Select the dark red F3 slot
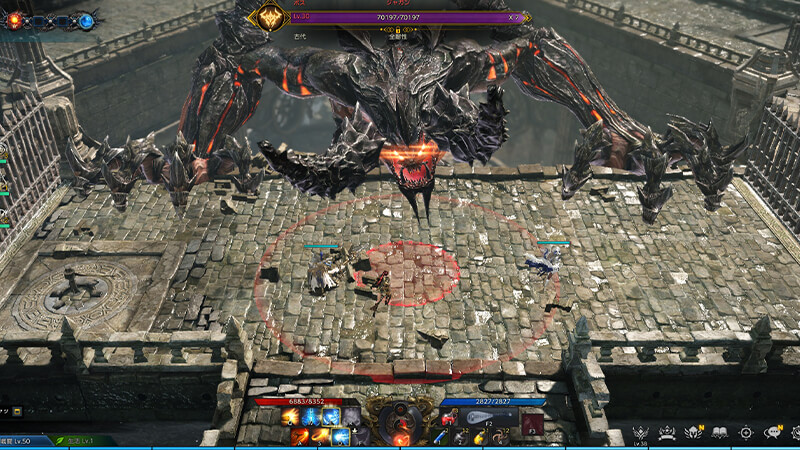This screenshot has width=800, height=450. tap(532, 423)
